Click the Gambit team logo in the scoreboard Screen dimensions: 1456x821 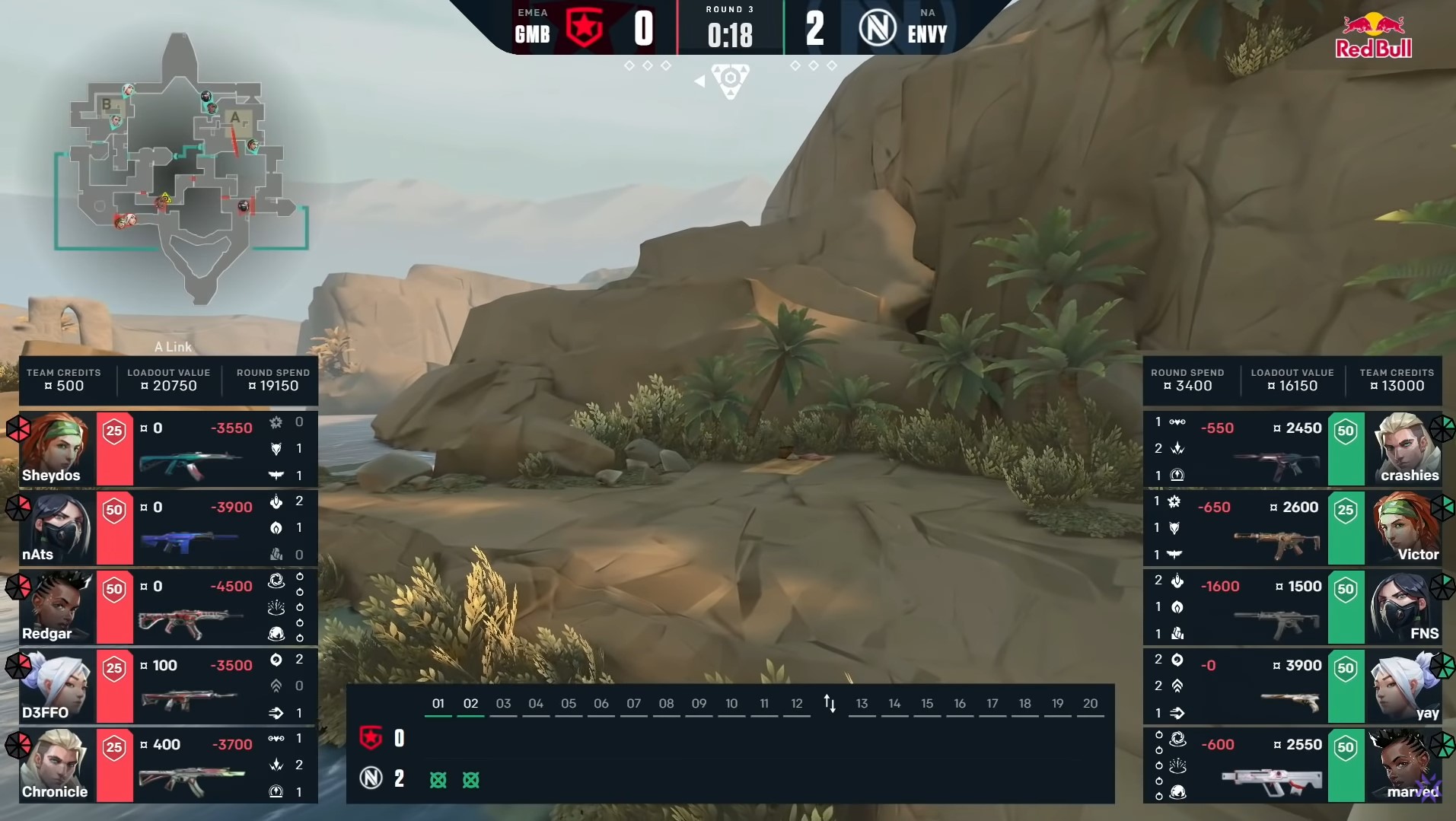(x=585, y=28)
